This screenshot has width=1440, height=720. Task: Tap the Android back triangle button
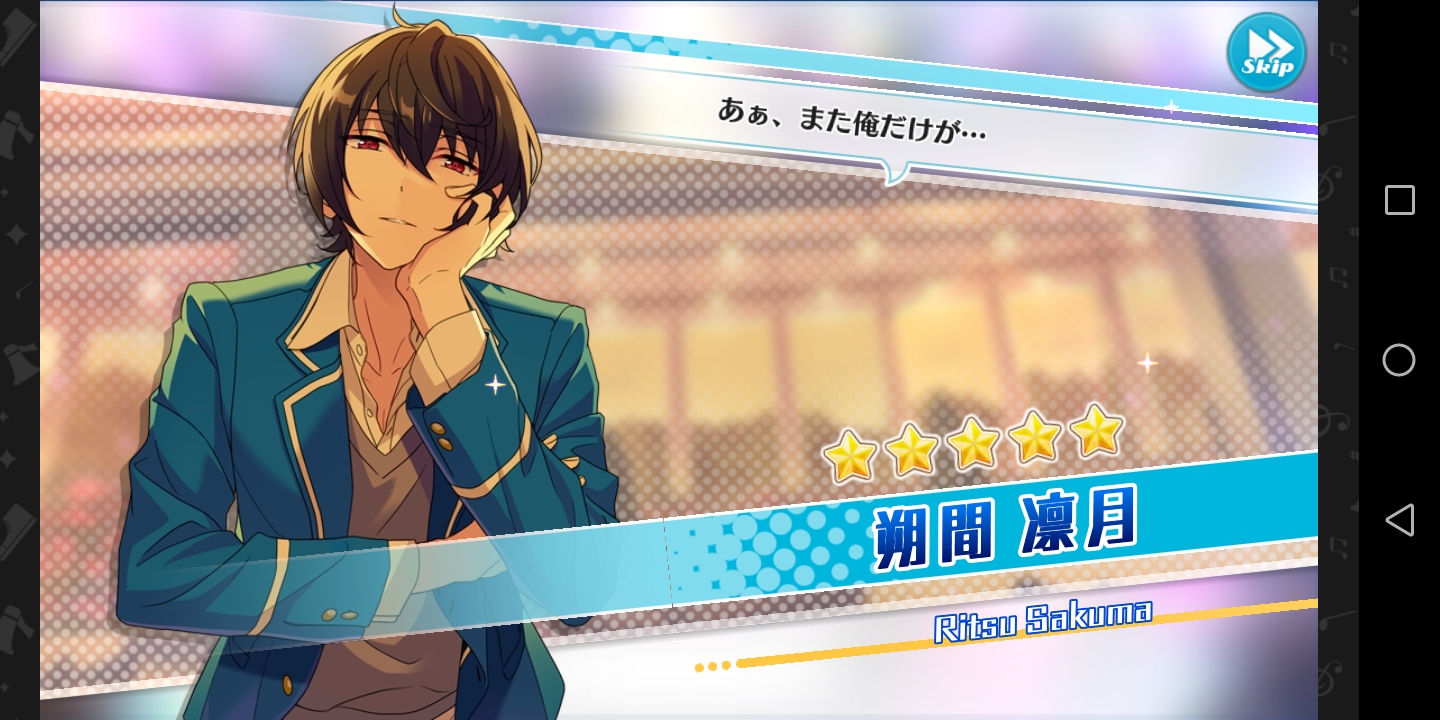click(1399, 520)
